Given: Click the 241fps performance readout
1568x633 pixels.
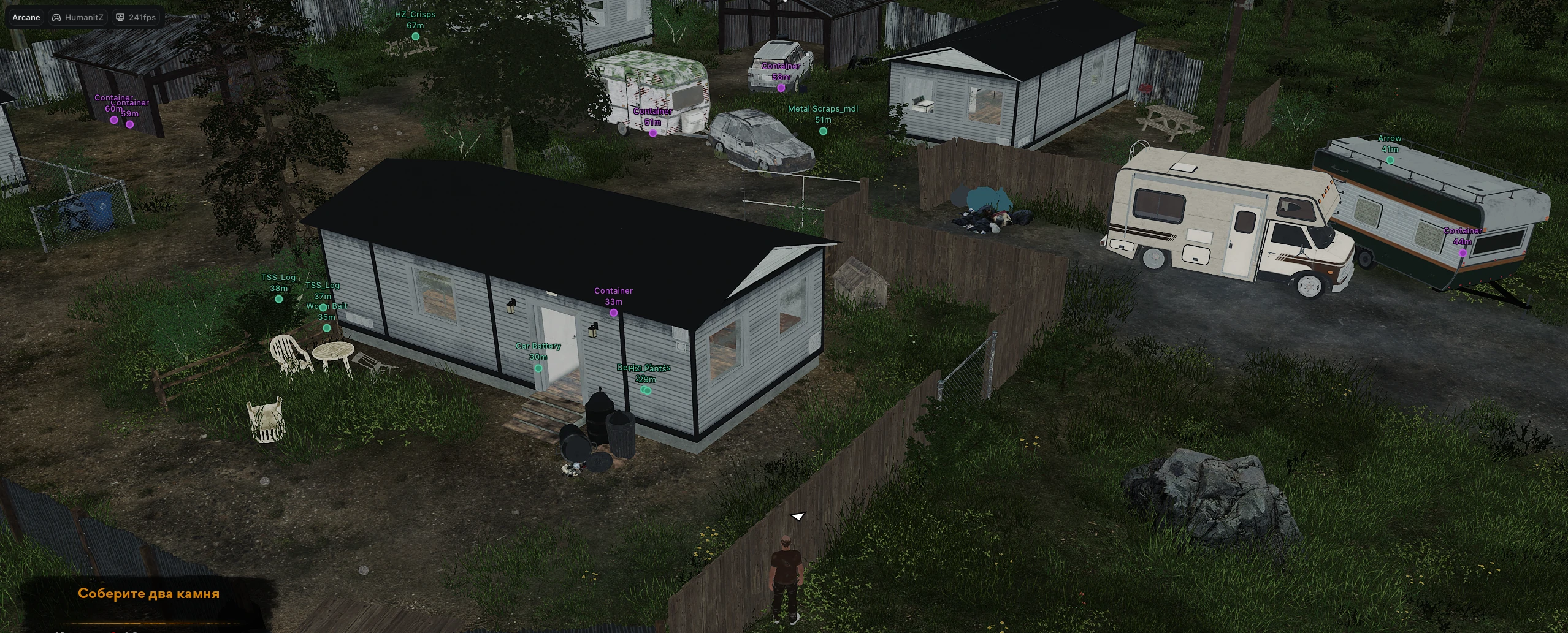Looking at the screenshot, I should click(x=142, y=17).
